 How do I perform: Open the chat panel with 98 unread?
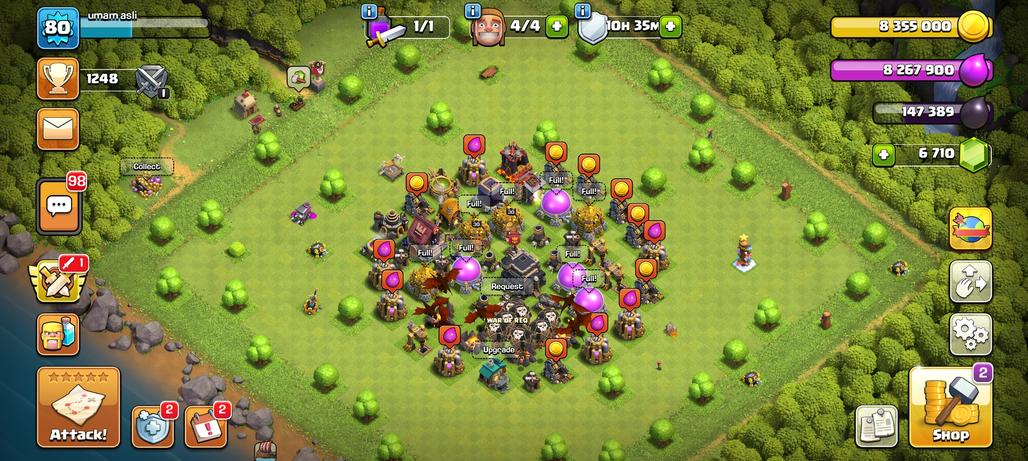point(58,206)
